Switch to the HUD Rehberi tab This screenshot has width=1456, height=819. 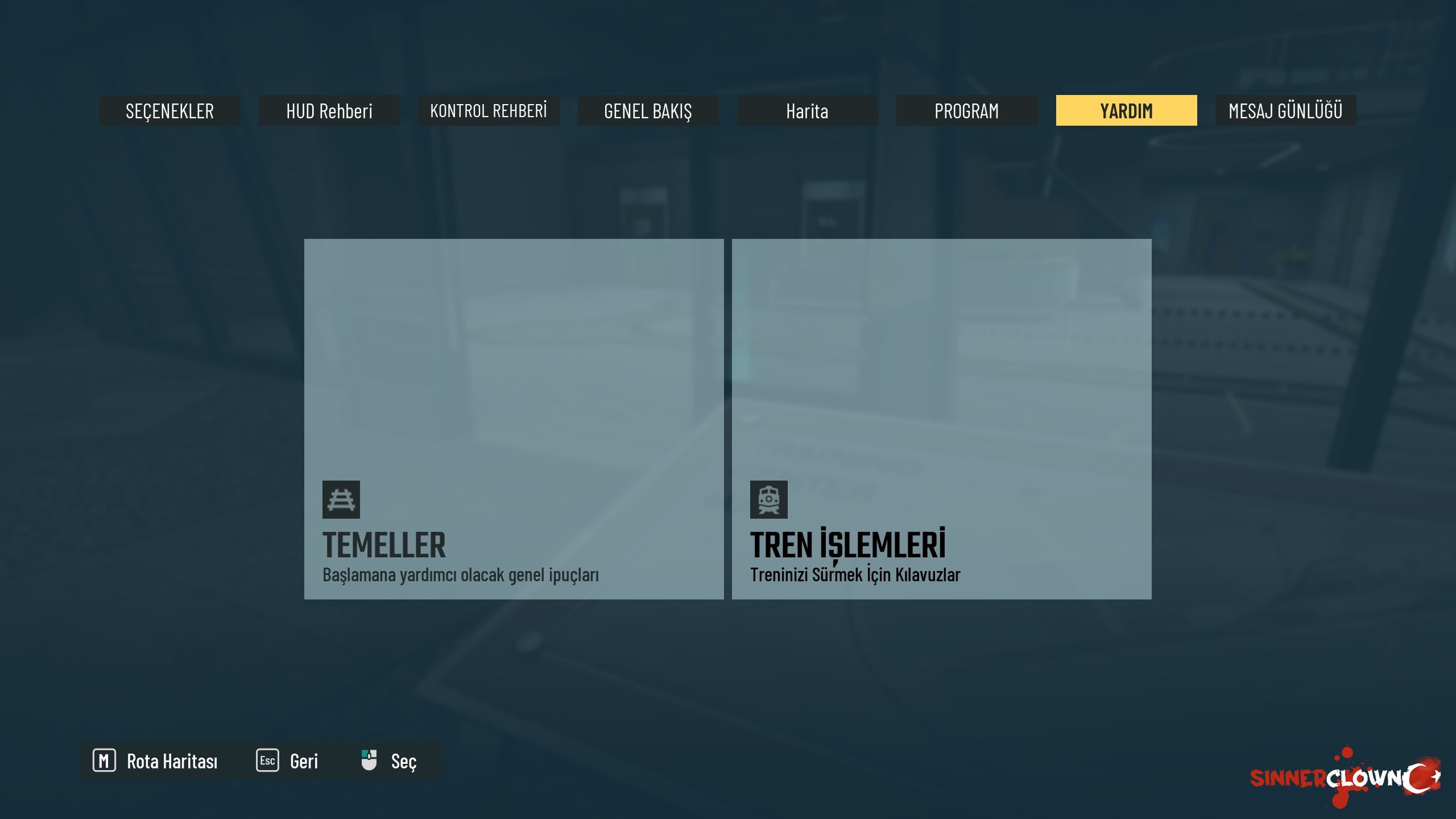pos(329,110)
